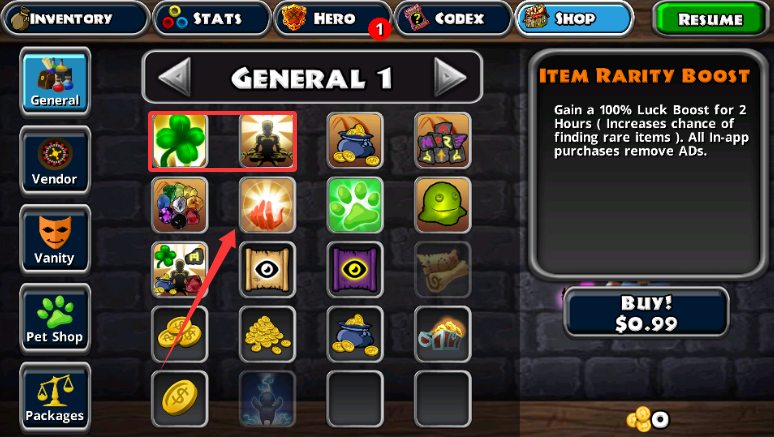Select the glowing red hand item
The image size is (774, 437).
coord(267,205)
